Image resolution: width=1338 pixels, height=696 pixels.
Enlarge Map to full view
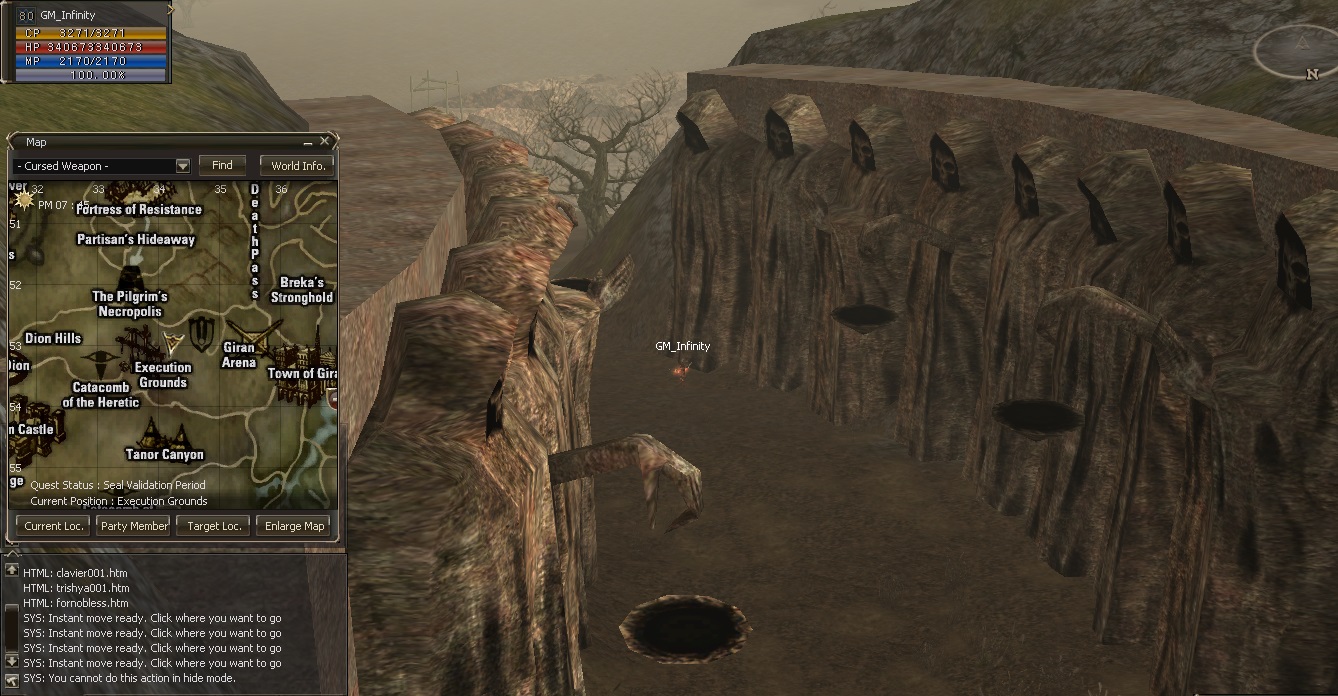point(294,526)
